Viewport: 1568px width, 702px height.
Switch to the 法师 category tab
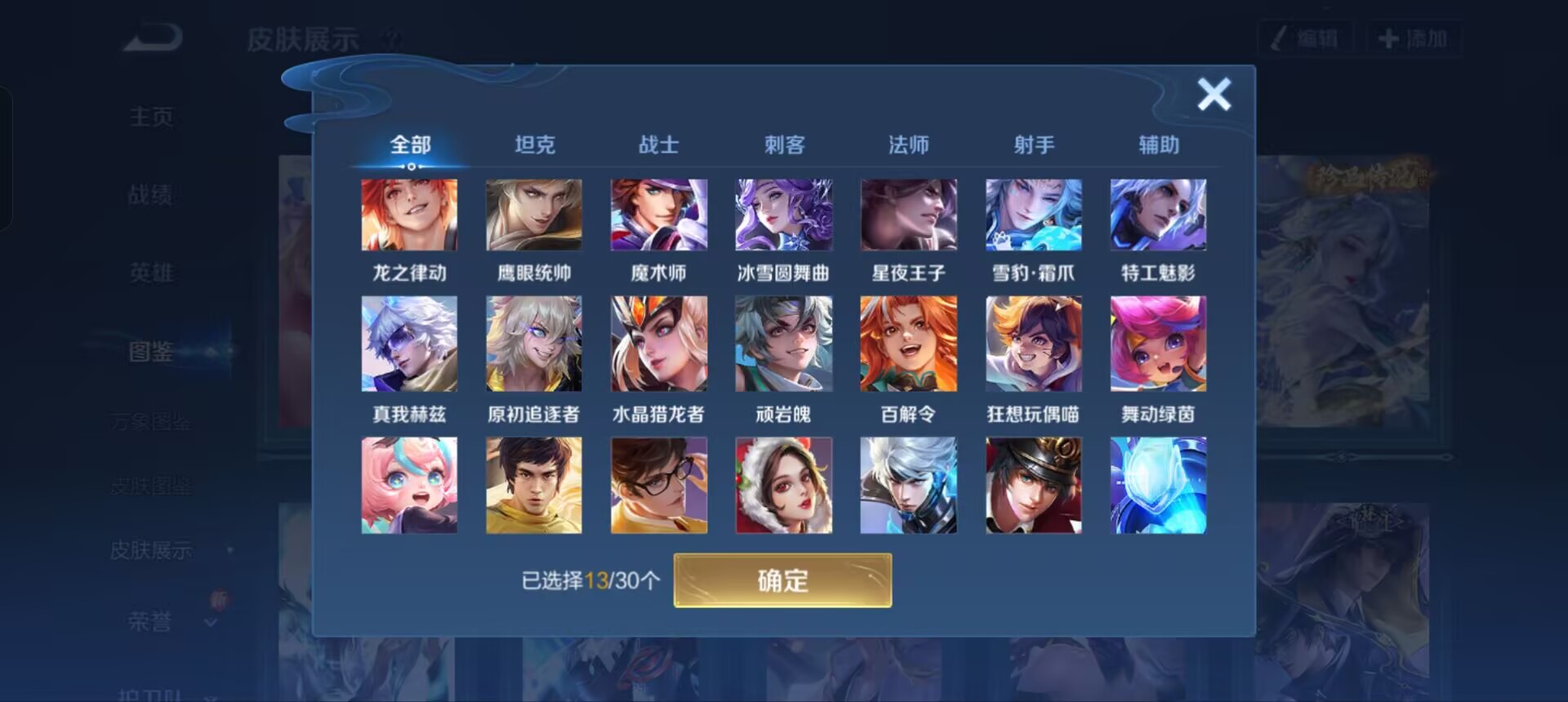tap(909, 144)
